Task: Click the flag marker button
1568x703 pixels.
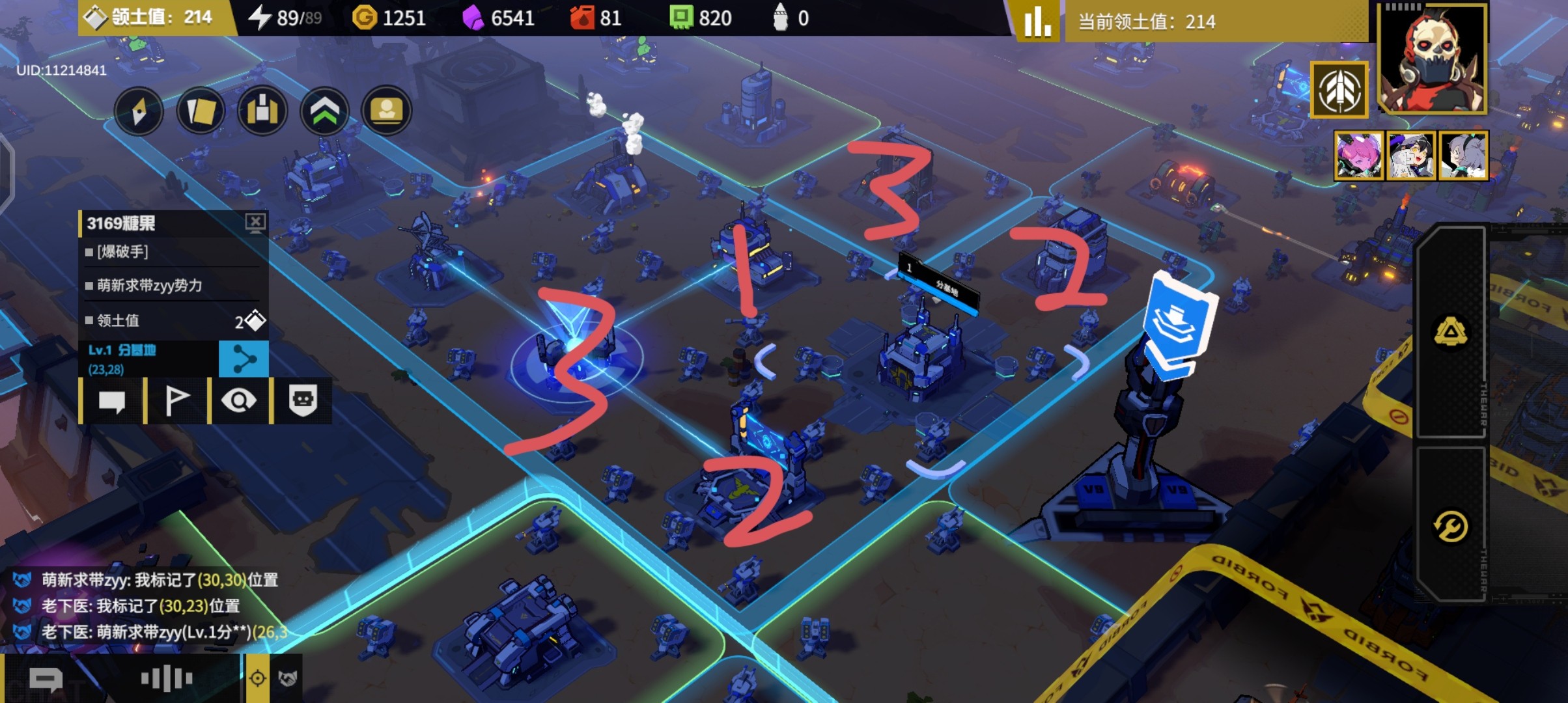Action: tap(176, 401)
